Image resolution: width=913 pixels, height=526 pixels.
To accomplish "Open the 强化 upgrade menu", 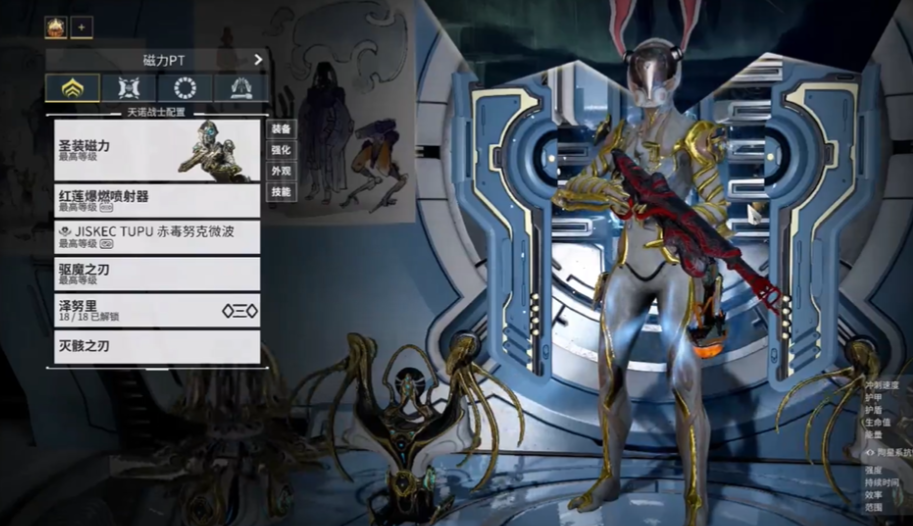I will coord(281,150).
